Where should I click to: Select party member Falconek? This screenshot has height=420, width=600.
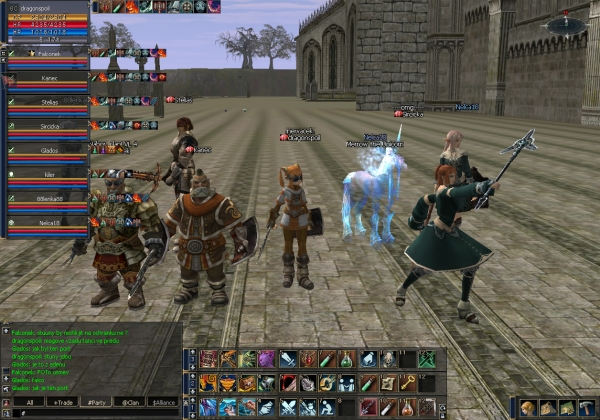point(45,53)
